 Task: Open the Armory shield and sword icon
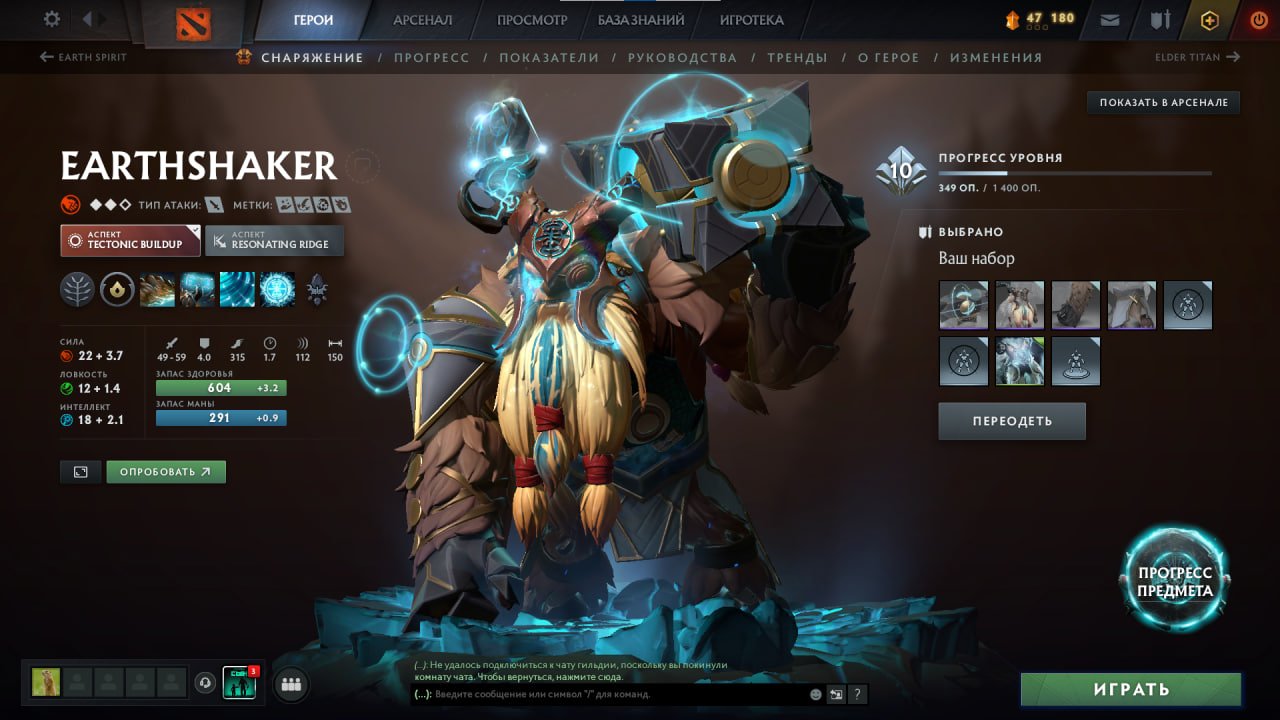[1158, 18]
